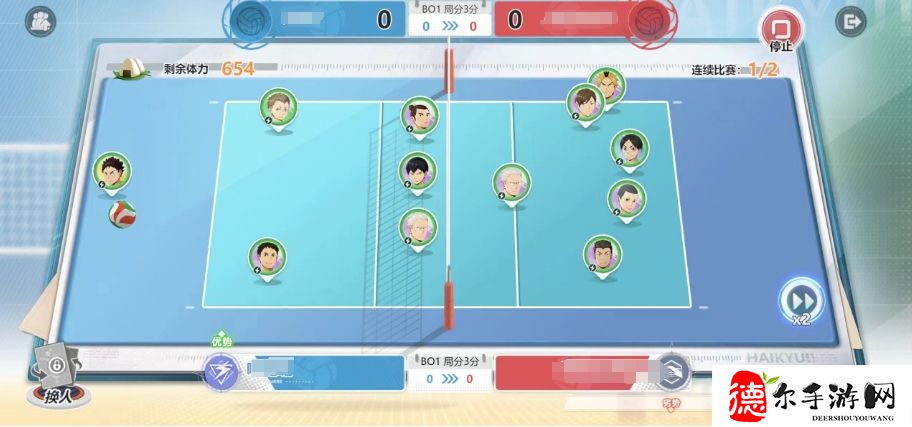Exit the match via the door icon
Viewport: 912px width, 427px height.
(x=852, y=20)
